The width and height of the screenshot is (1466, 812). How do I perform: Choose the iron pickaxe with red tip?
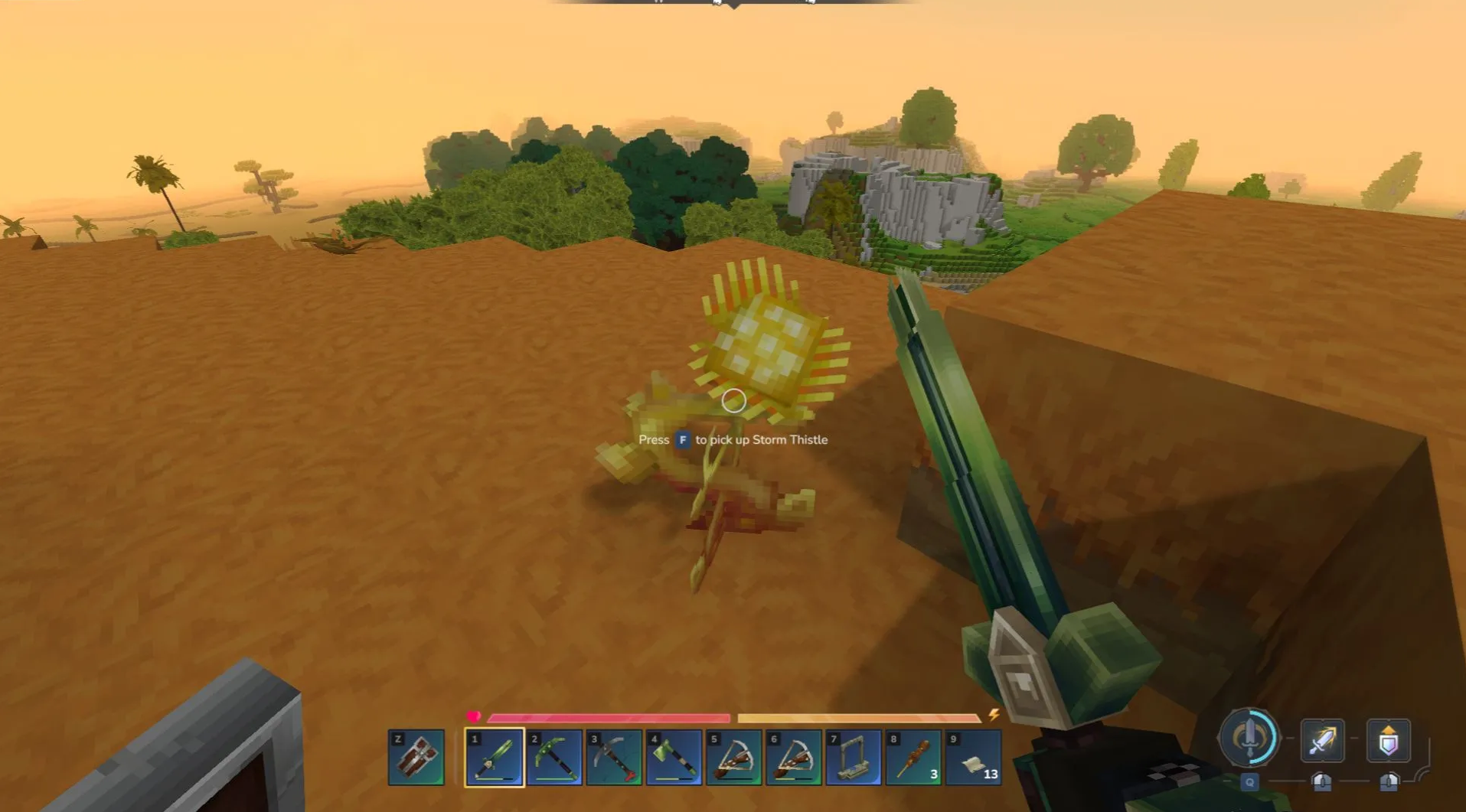click(x=614, y=757)
